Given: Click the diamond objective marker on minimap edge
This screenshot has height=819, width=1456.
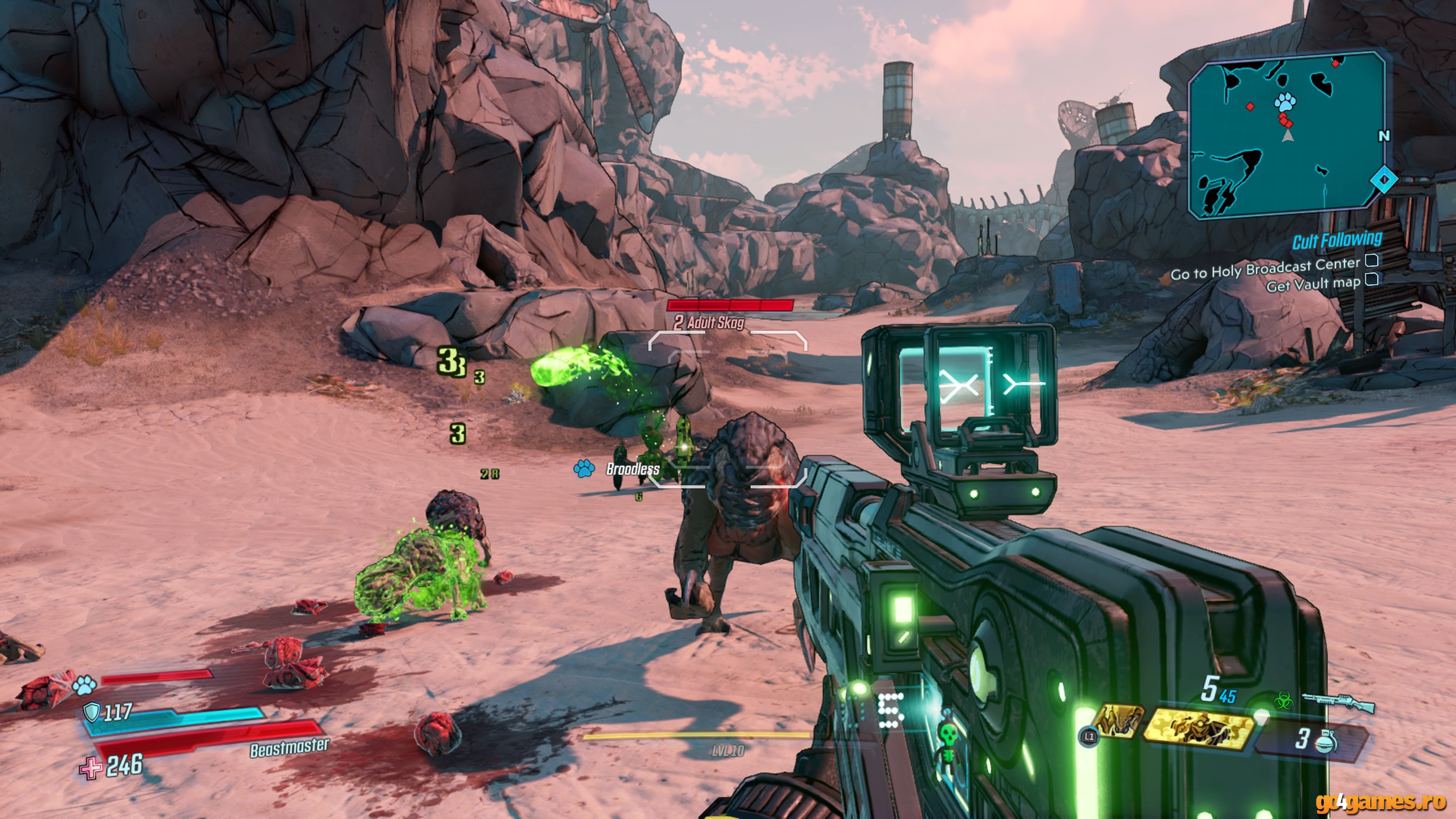Looking at the screenshot, I should click(1383, 180).
